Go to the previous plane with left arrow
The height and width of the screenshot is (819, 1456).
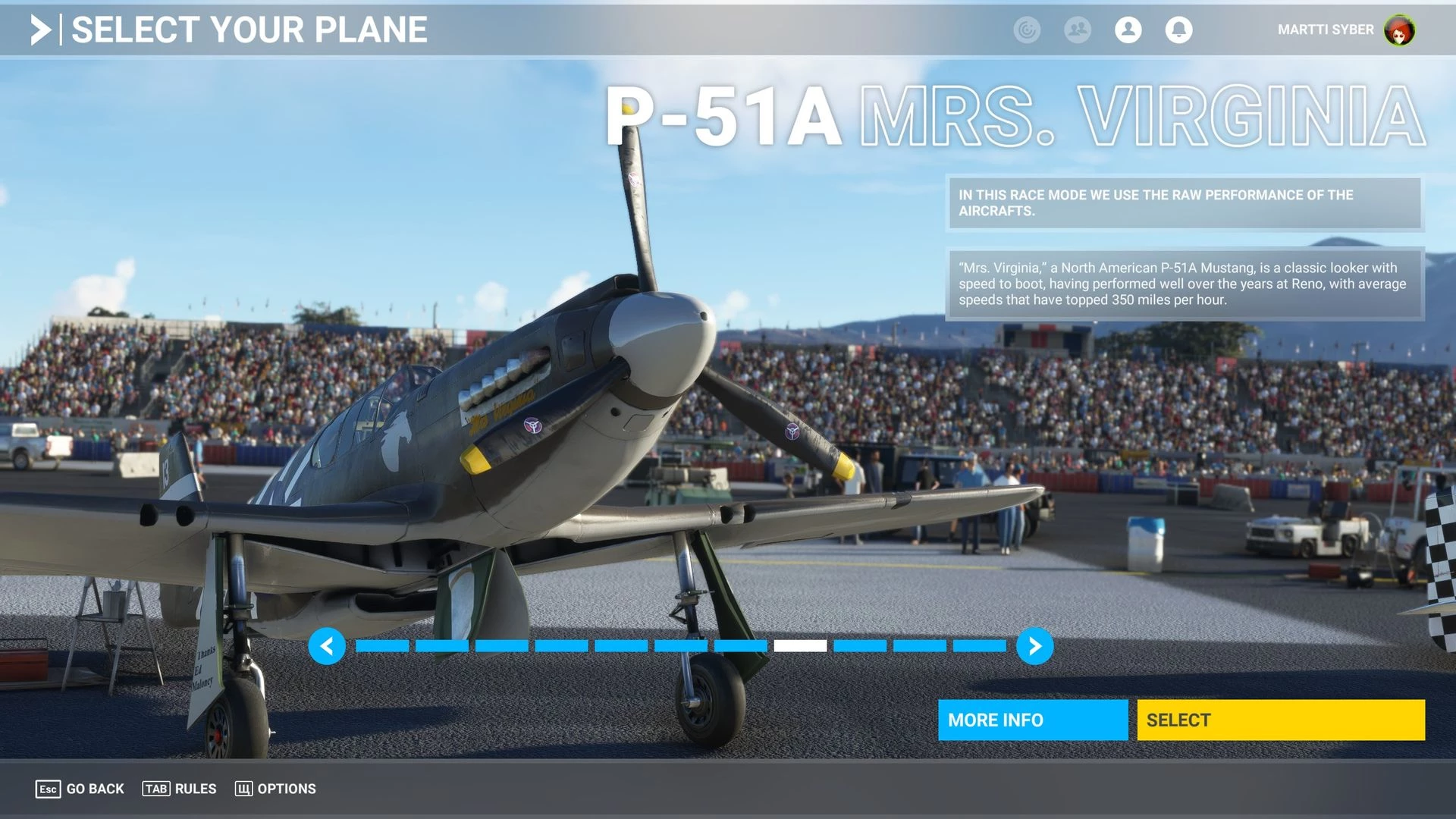click(327, 646)
